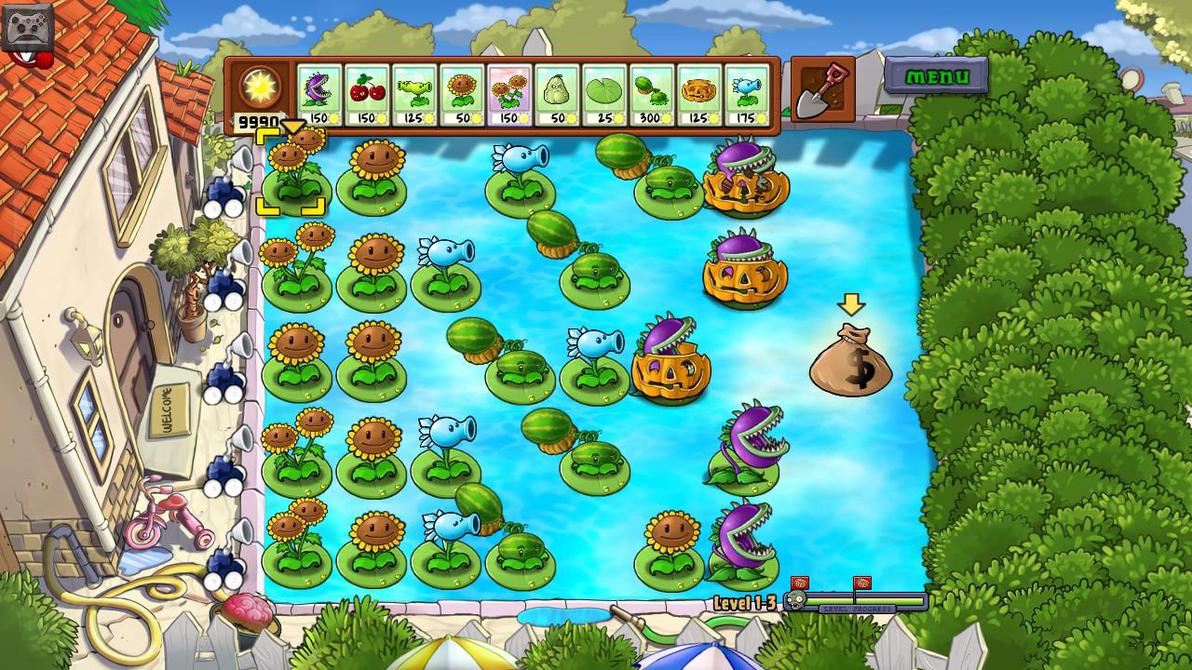
Task: Choose the Split Pea seed packet
Action: (414, 95)
